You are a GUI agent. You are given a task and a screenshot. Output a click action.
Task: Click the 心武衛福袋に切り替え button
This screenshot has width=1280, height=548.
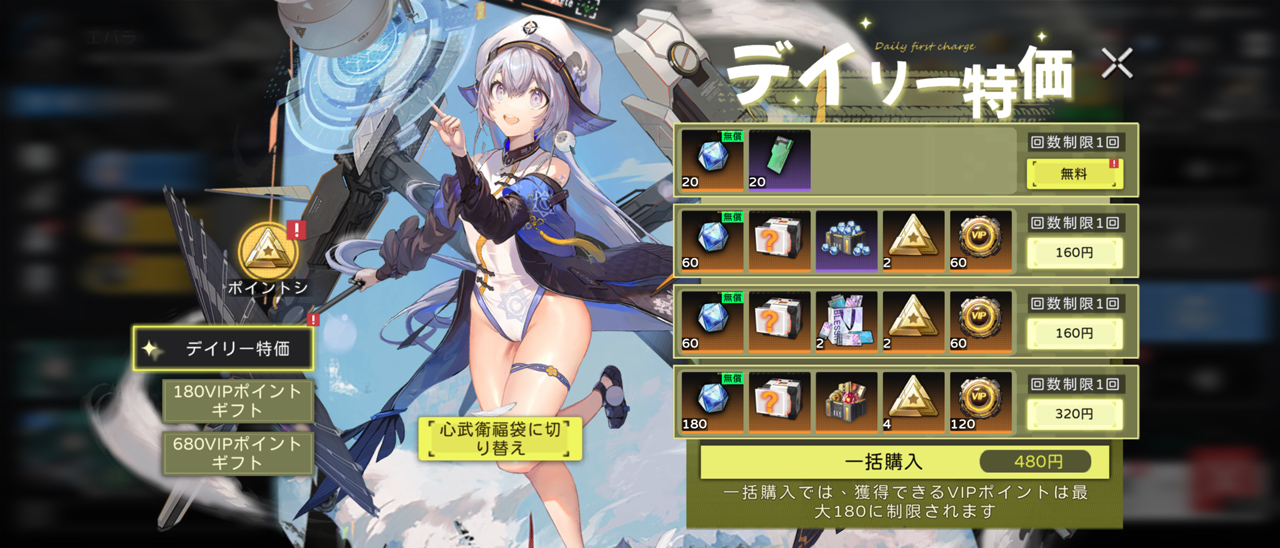(500, 438)
